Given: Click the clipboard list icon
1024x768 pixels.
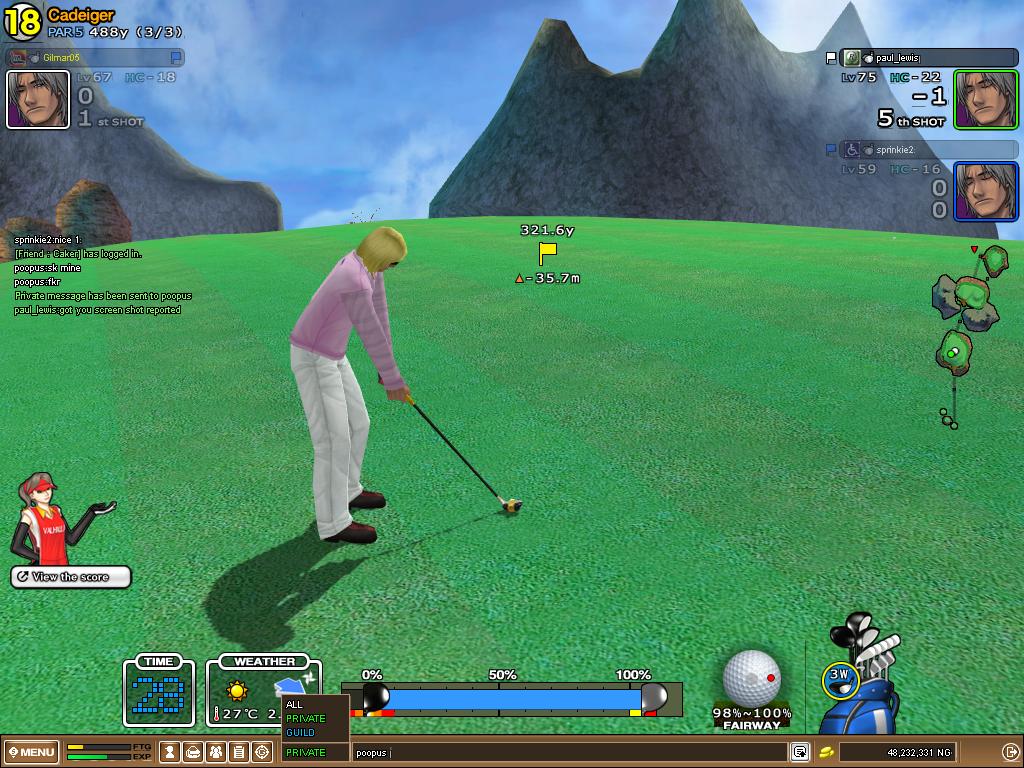Looking at the screenshot, I should tap(239, 752).
